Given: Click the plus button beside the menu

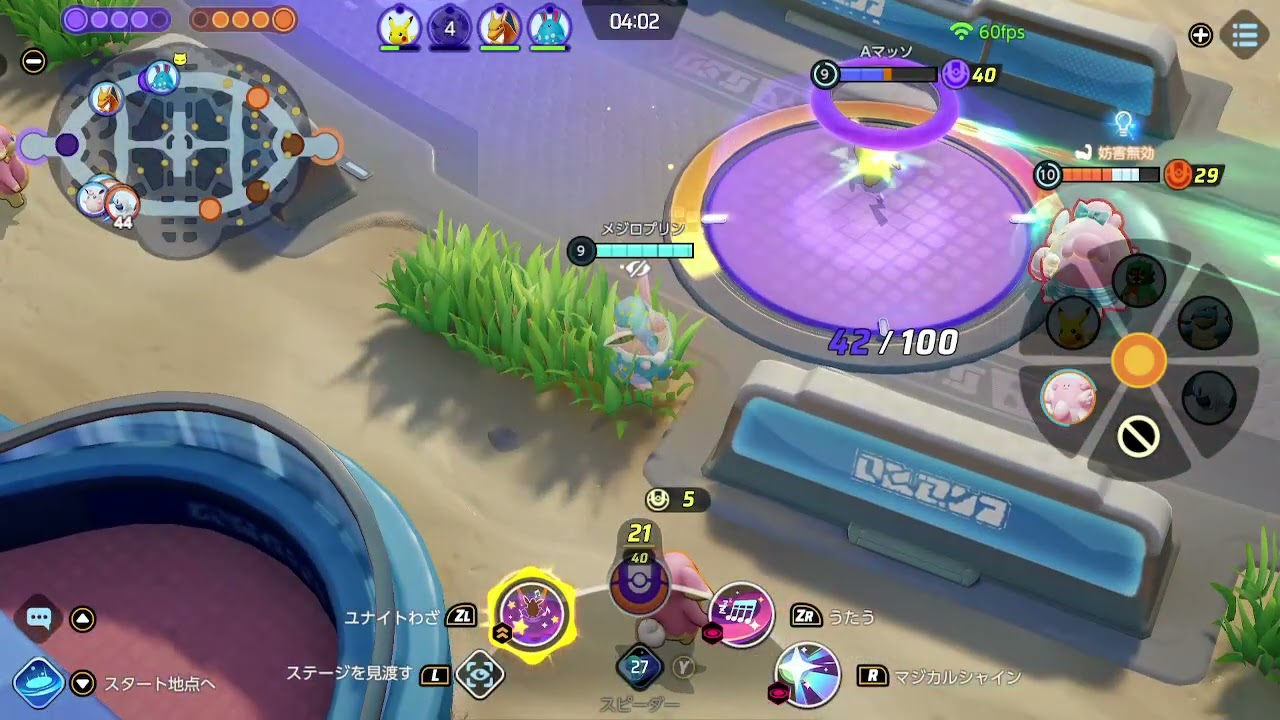Looking at the screenshot, I should click(x=1200, y=35).
